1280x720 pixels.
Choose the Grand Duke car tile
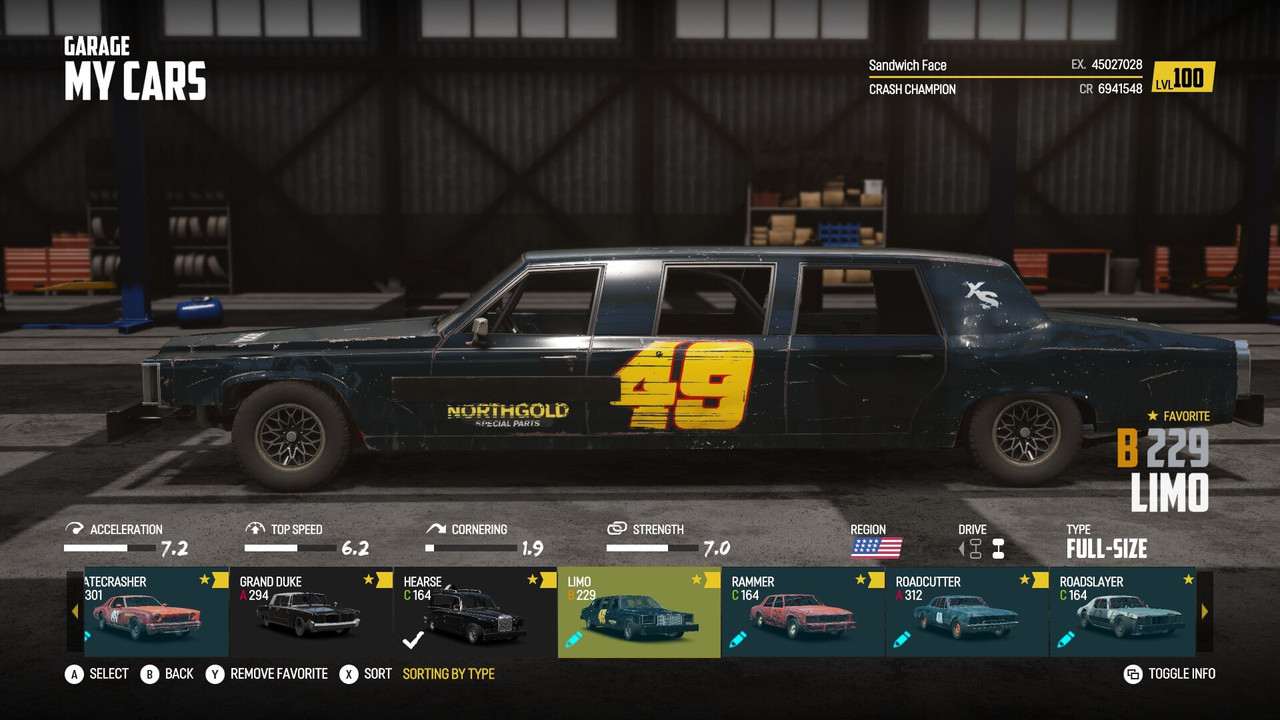click(x=311, y=612)
